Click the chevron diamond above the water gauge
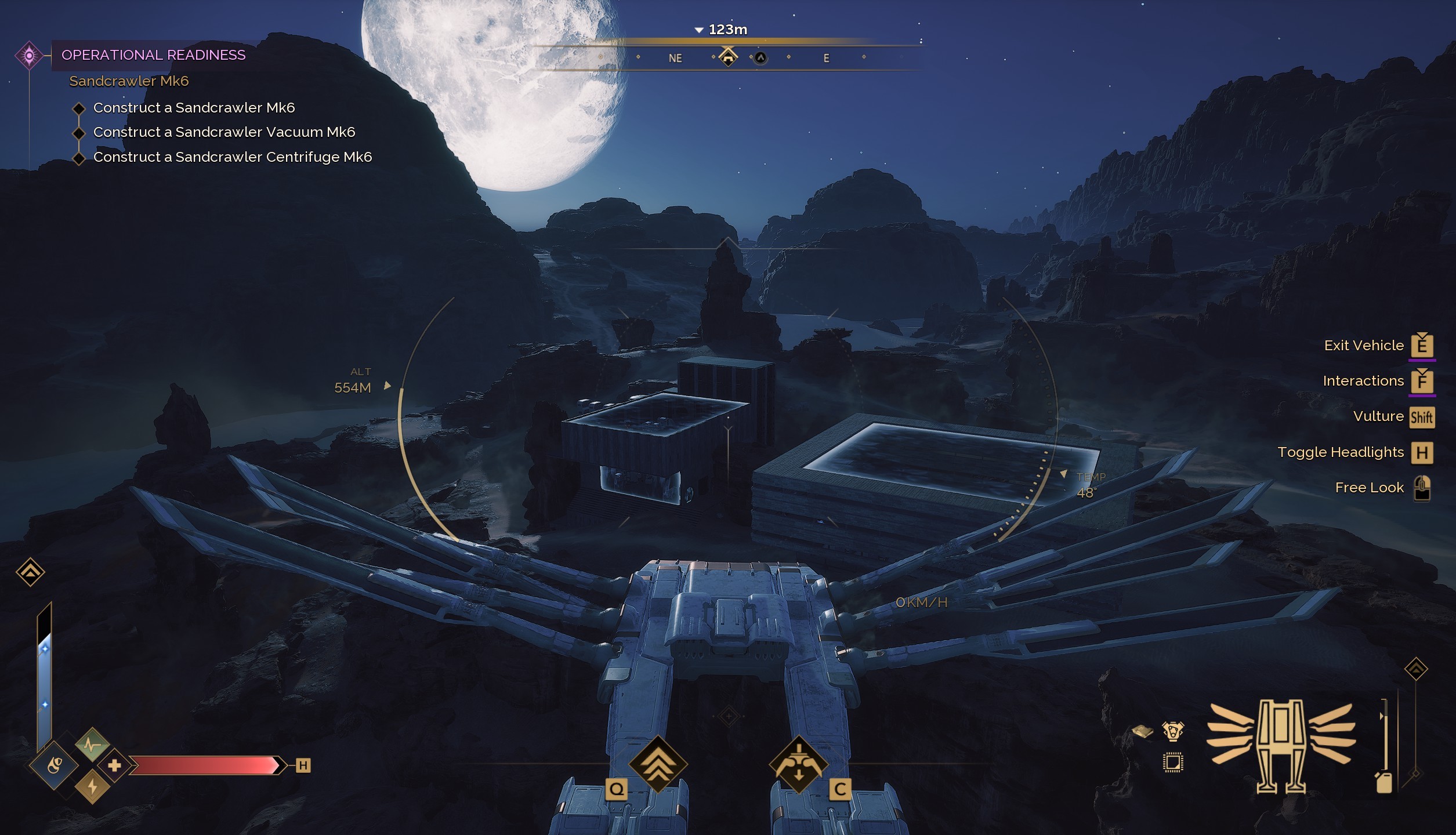This screenshot has width=1456, height=835. pyautogui.click(x=30, y=572)
